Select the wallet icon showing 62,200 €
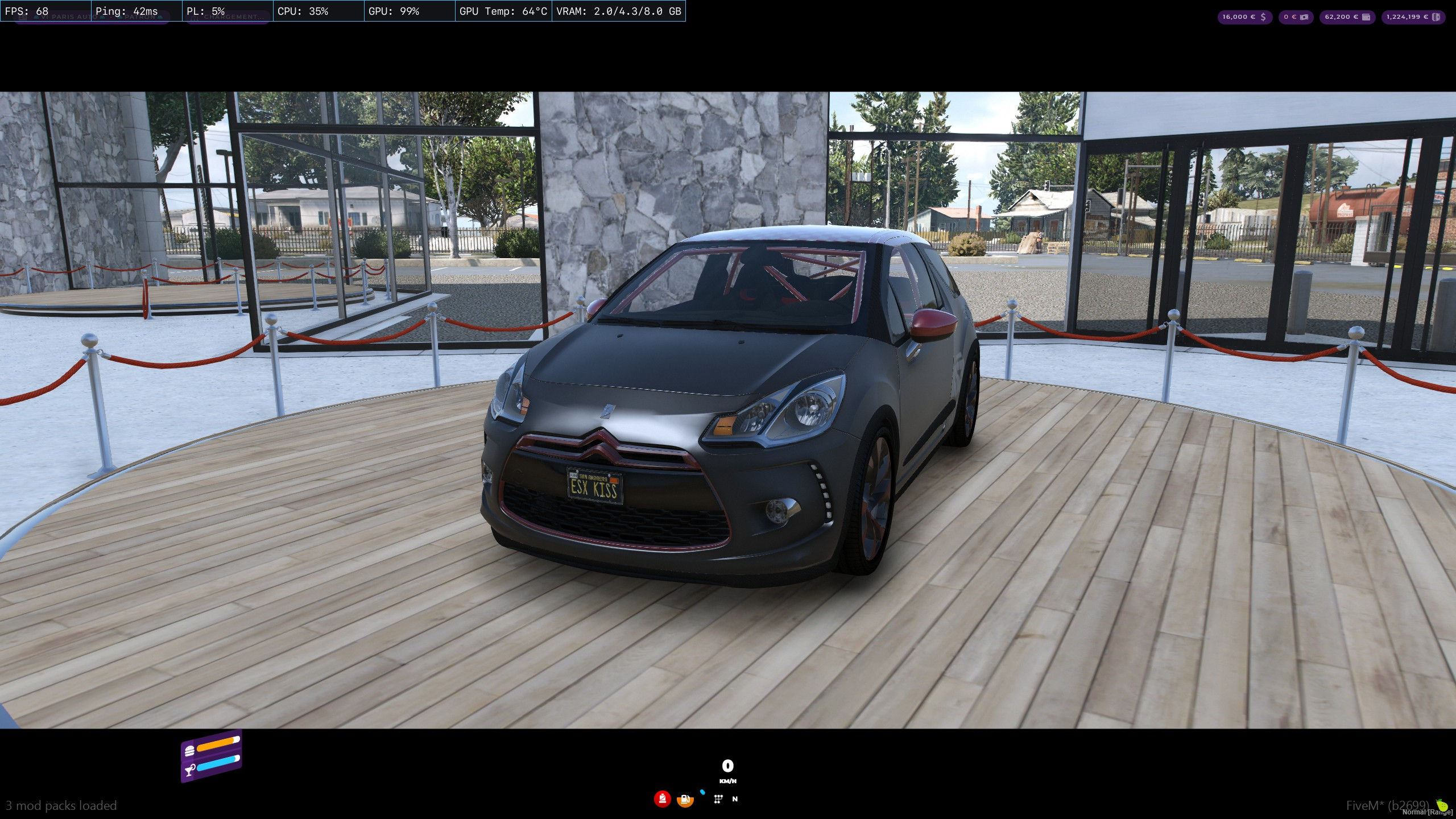This screenshot has height=819, width=1456. pyautogui.click(x=1366, y=17)
